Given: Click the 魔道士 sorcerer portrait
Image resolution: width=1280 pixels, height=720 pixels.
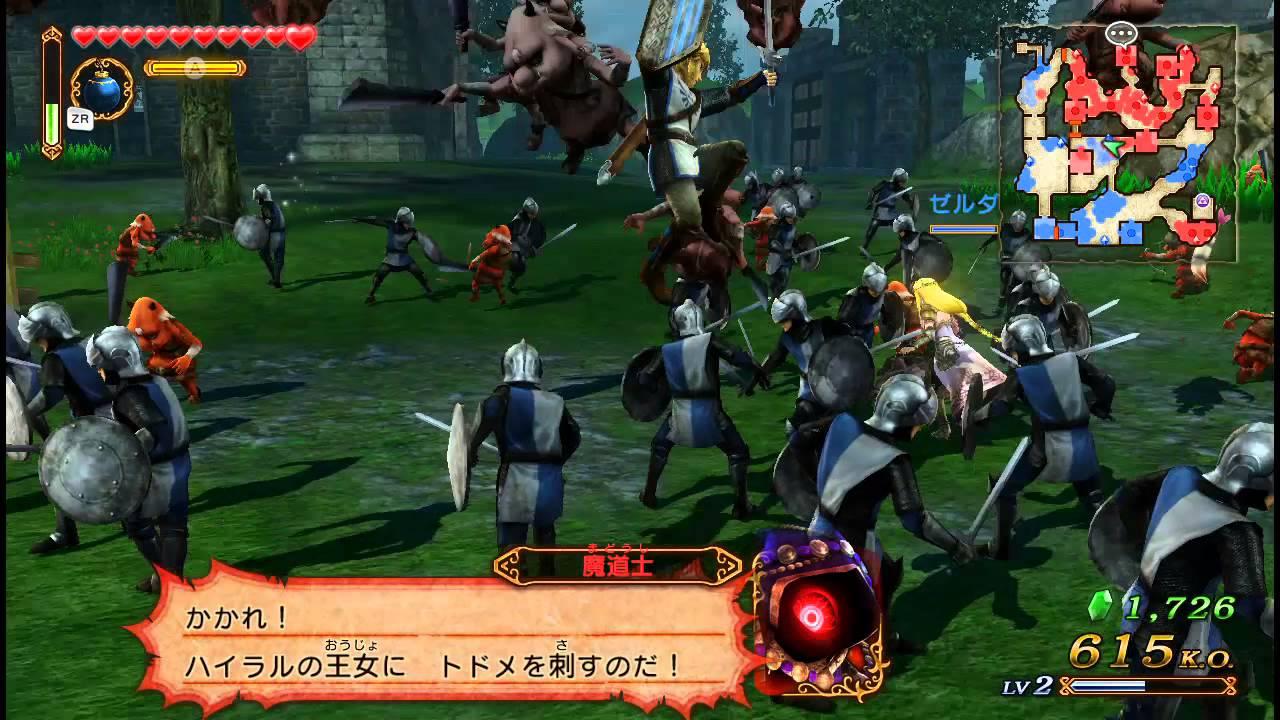Looking at the screenshot, I should coord(809,615).
